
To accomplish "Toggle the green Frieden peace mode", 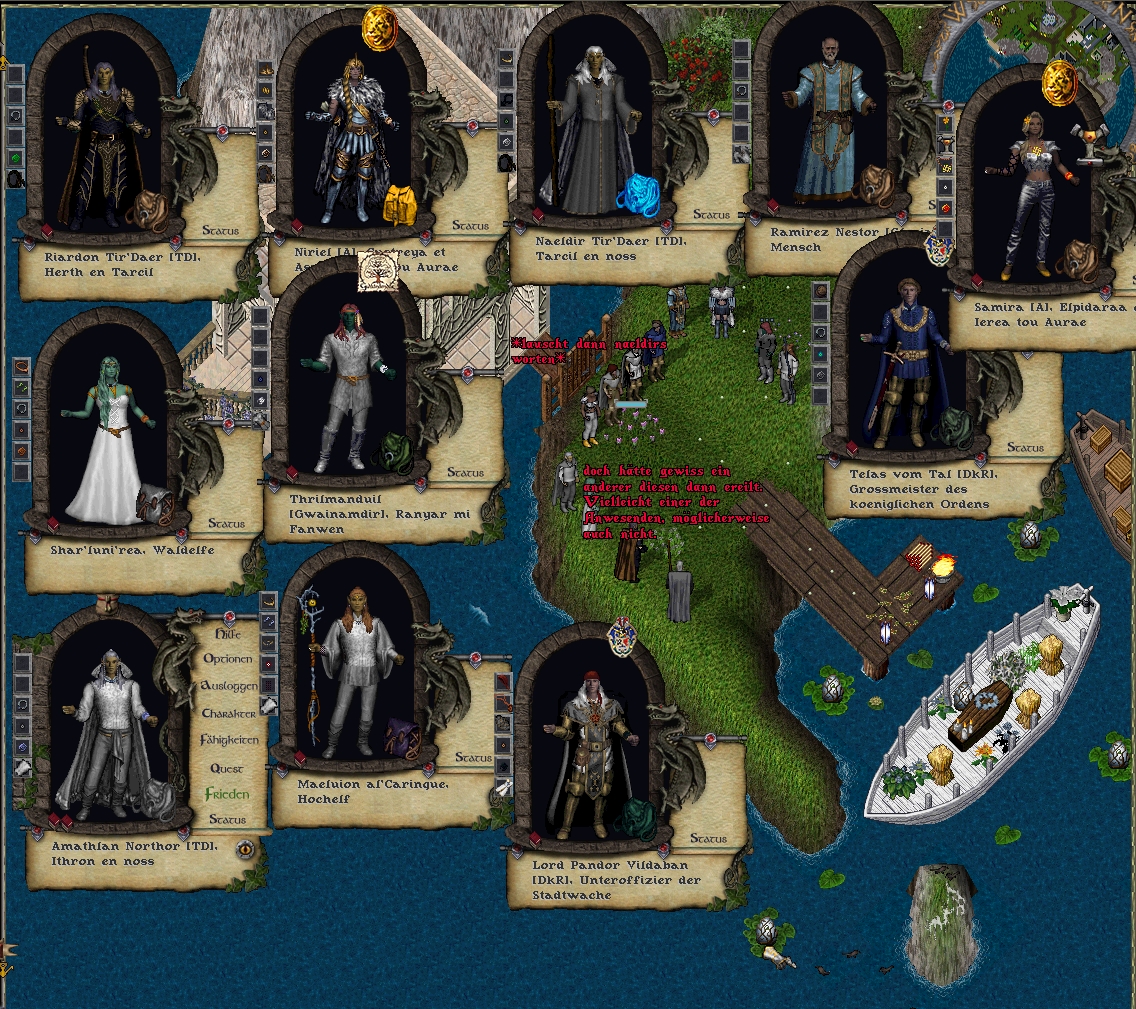I will pyautogui.click(x=227, y=794).
